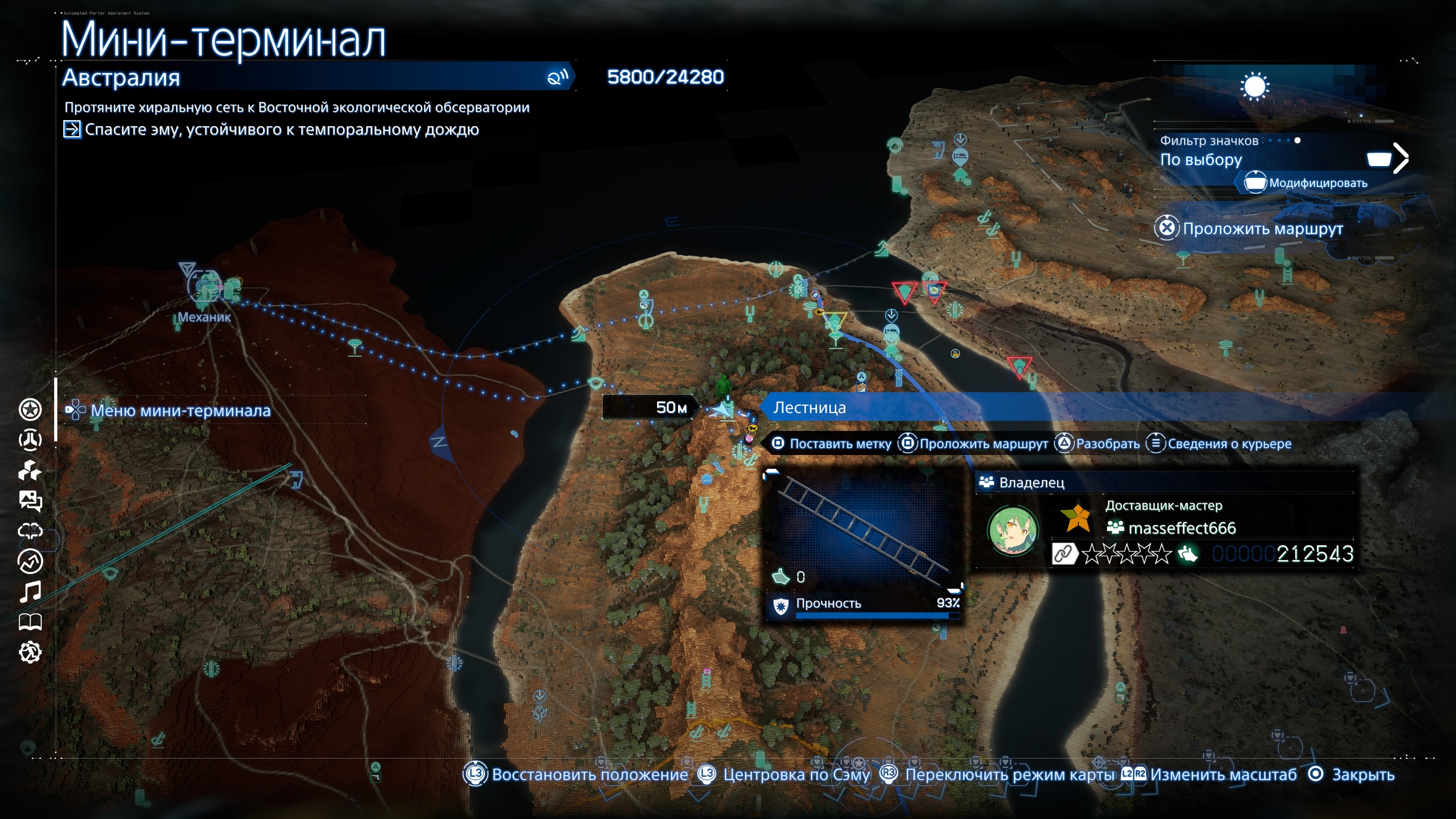The height and width of the screenshot is (819, 1456).
Task: Open the graph chart sidebar icon
Action: (30, 561)
